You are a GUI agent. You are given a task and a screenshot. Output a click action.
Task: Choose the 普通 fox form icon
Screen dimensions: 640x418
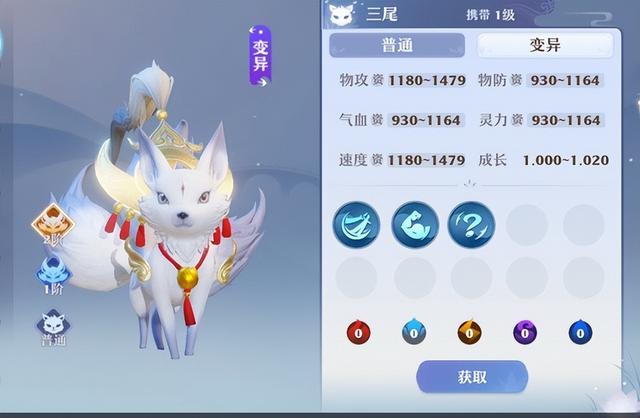pyautogui.click(x=52, y=326)
